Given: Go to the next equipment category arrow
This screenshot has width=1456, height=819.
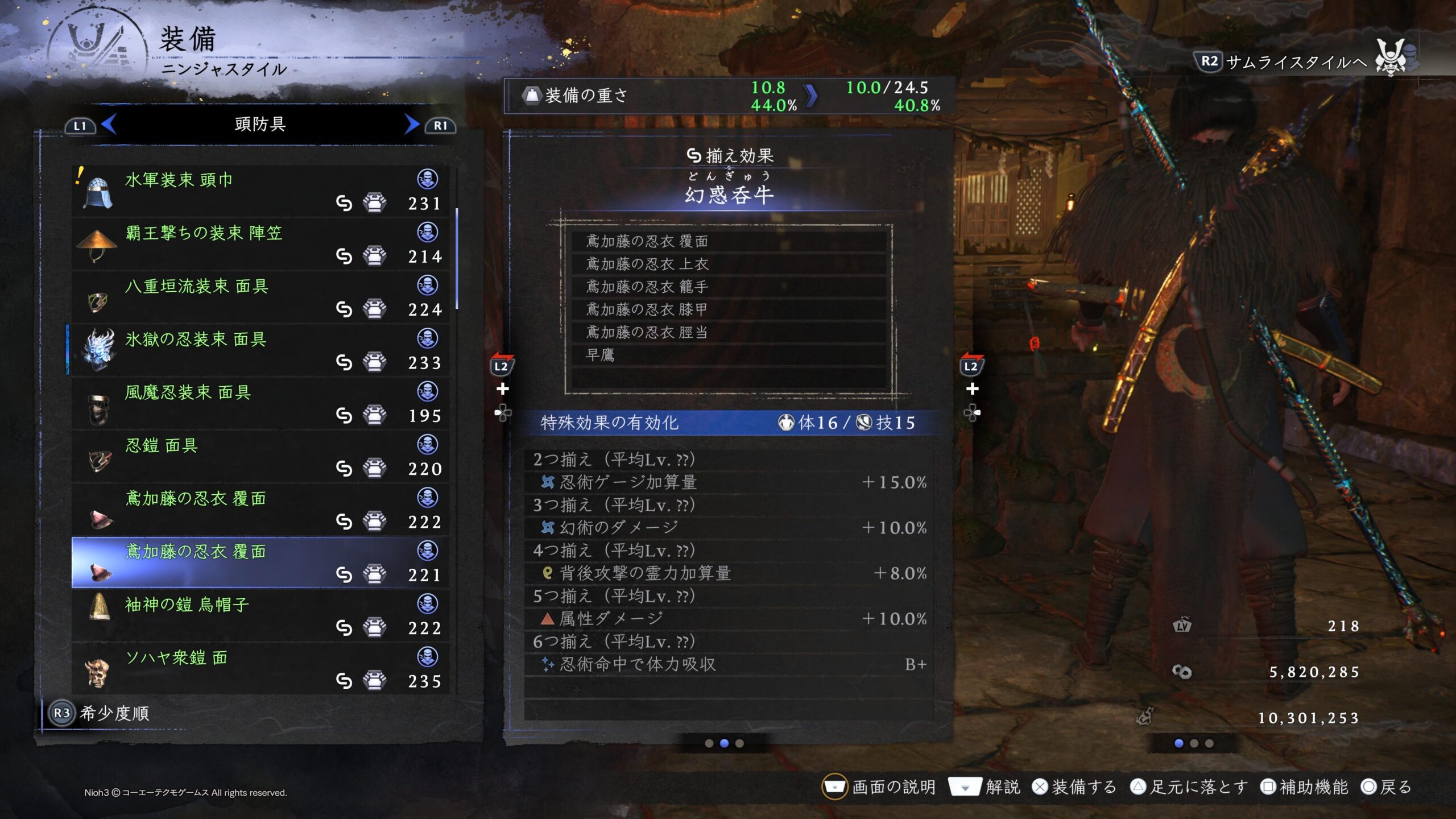Looking at the screenshot, I should click(411, 125).
